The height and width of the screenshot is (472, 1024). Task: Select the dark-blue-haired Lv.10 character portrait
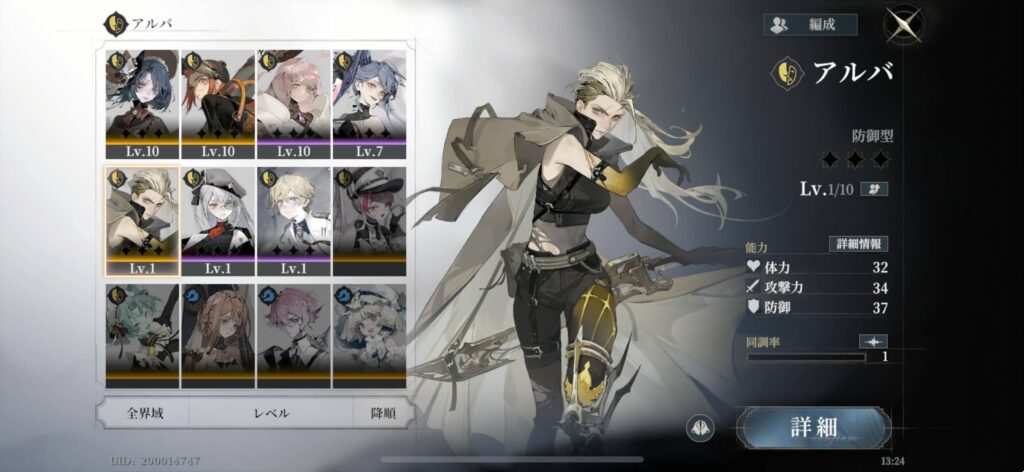coord(142,103)
